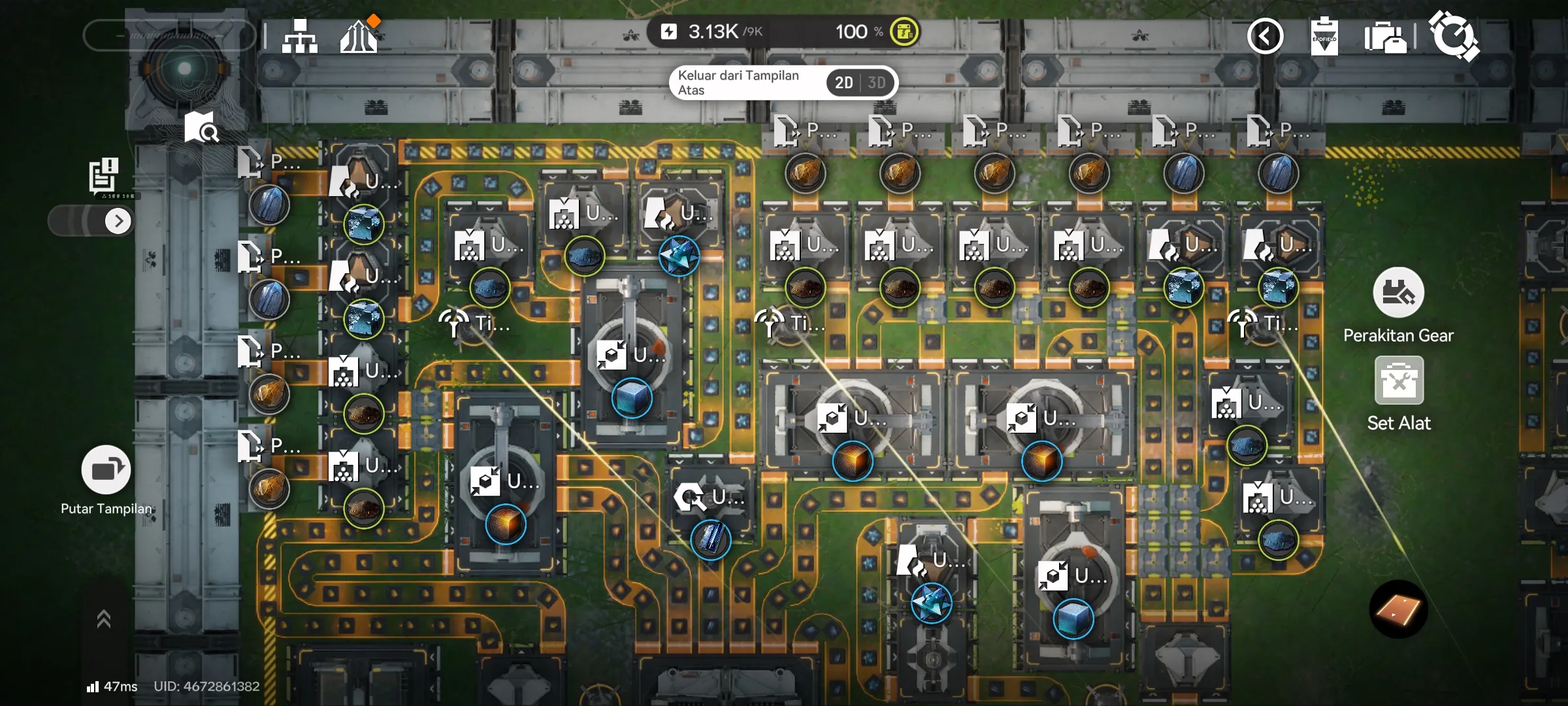Go back with the circled arrow button
Viewport: 1568px width, 706px height.
coord(1265,36)
